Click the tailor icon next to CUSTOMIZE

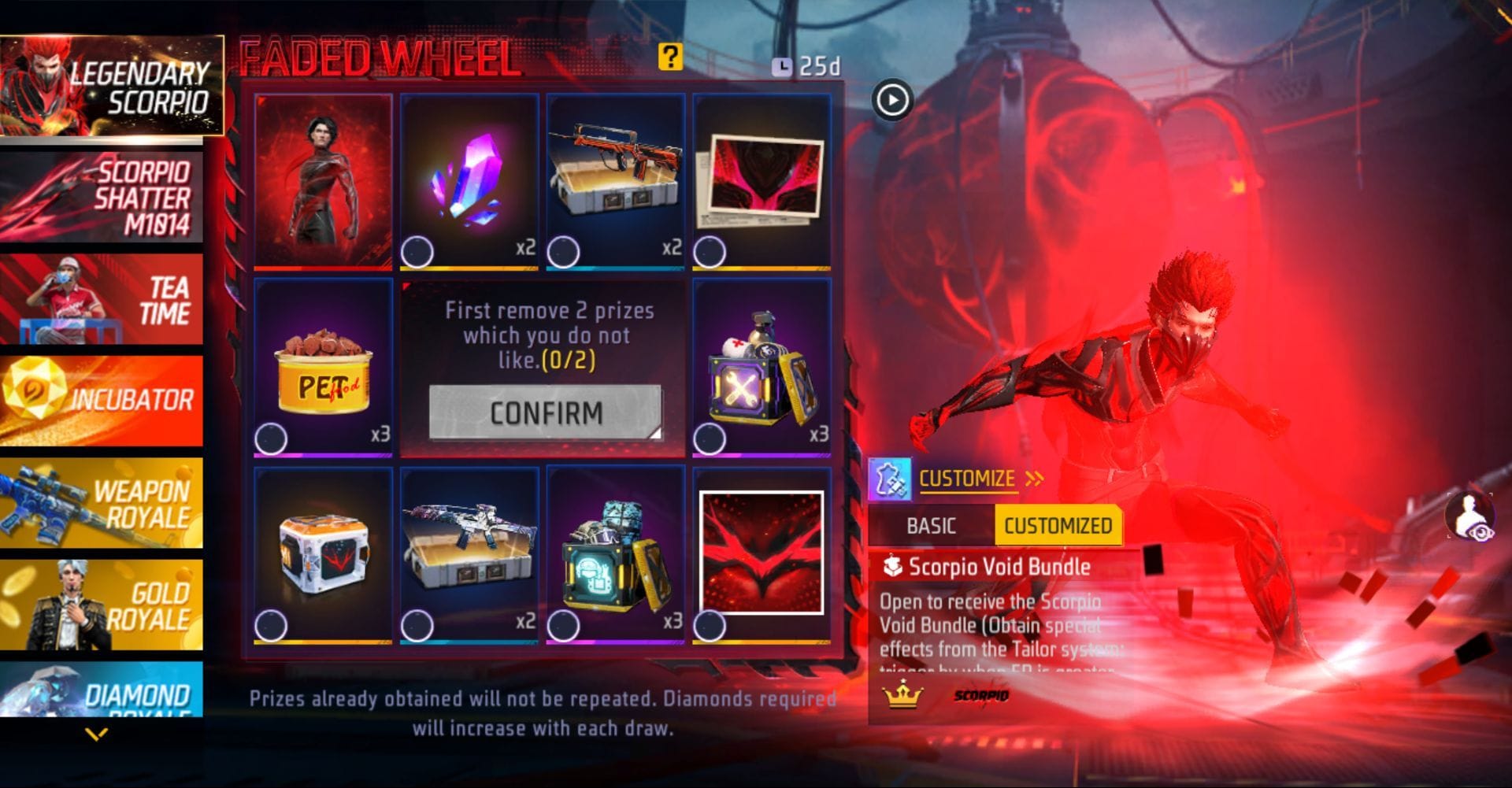[x=891, y=479]
